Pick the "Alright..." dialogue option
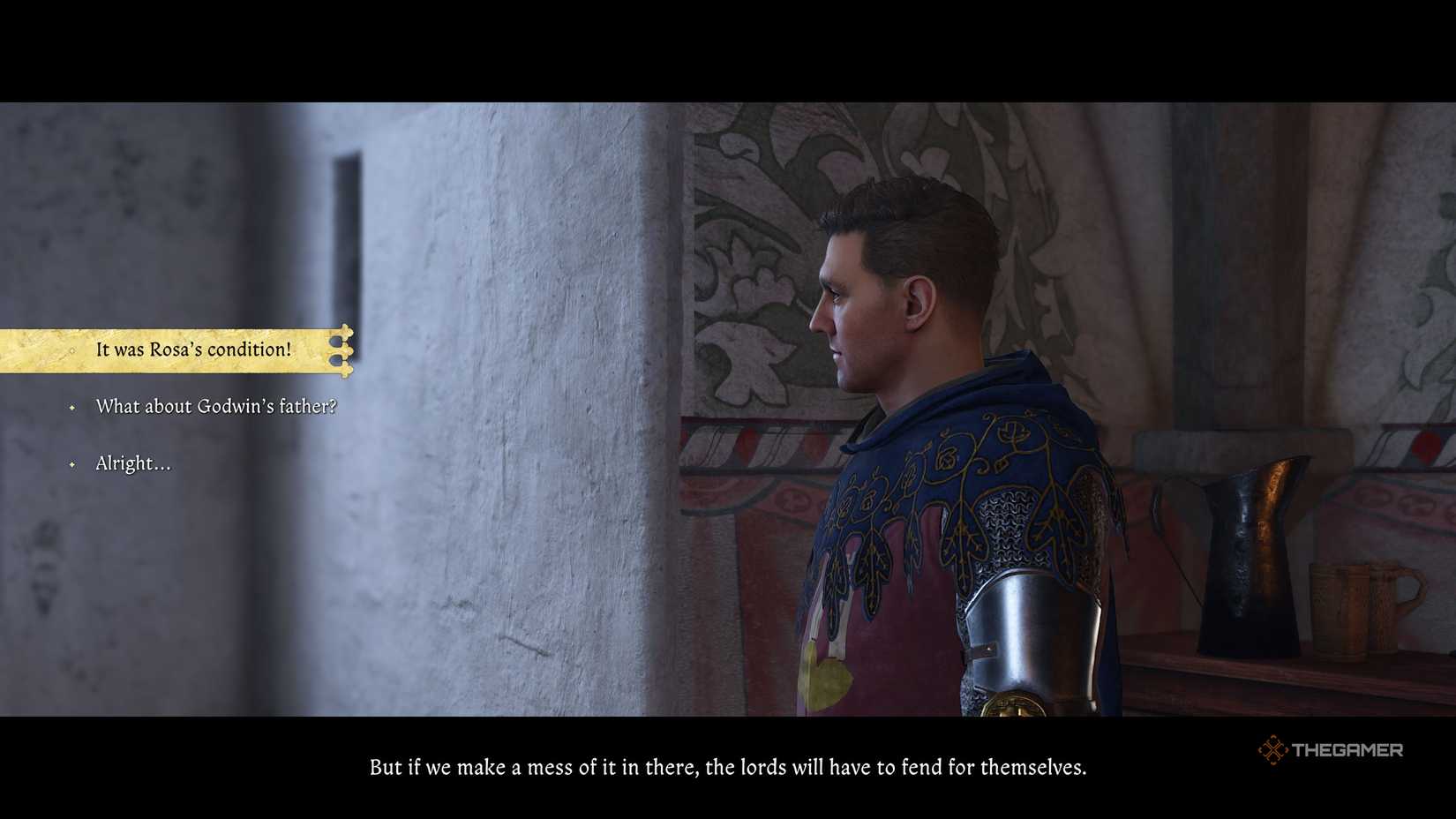This screenshot has height=819, width=1456. (134, 463)
